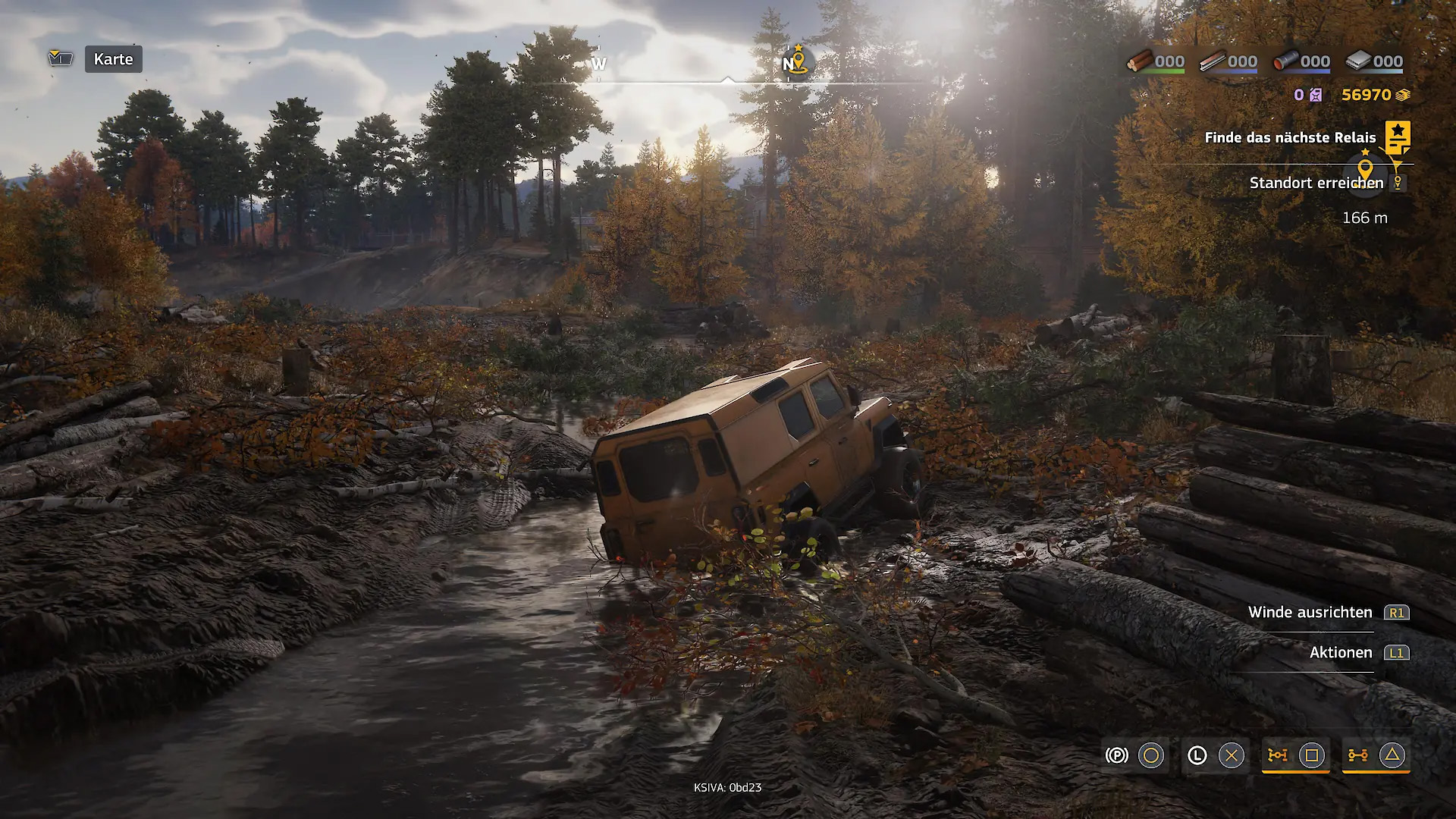Select the quest 'Finde das nächste Relais'
This screenshot has width=1456, height=819.
click(1289, 137)
